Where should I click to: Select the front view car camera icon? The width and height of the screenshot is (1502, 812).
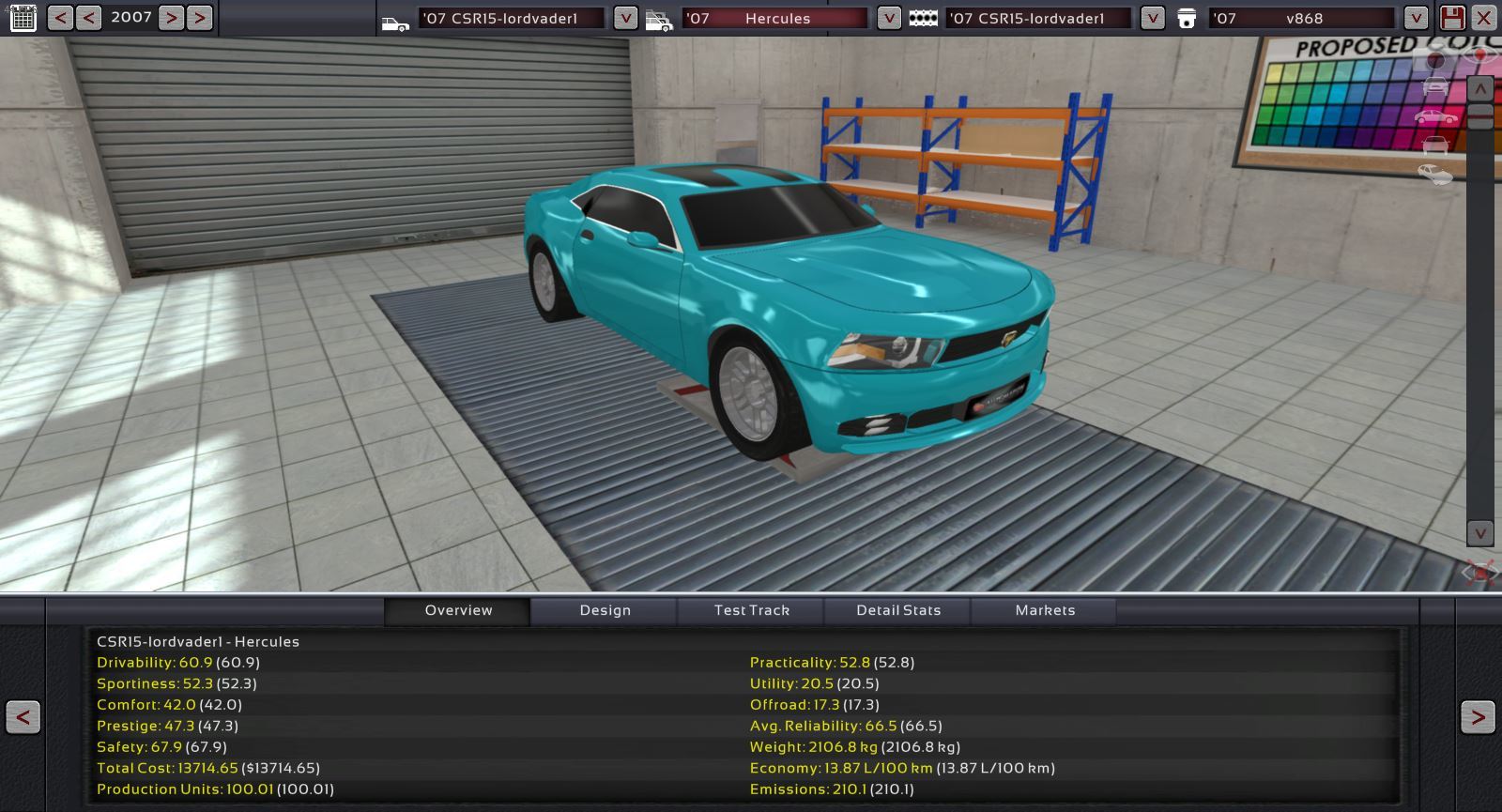[x=1435, y=87]
